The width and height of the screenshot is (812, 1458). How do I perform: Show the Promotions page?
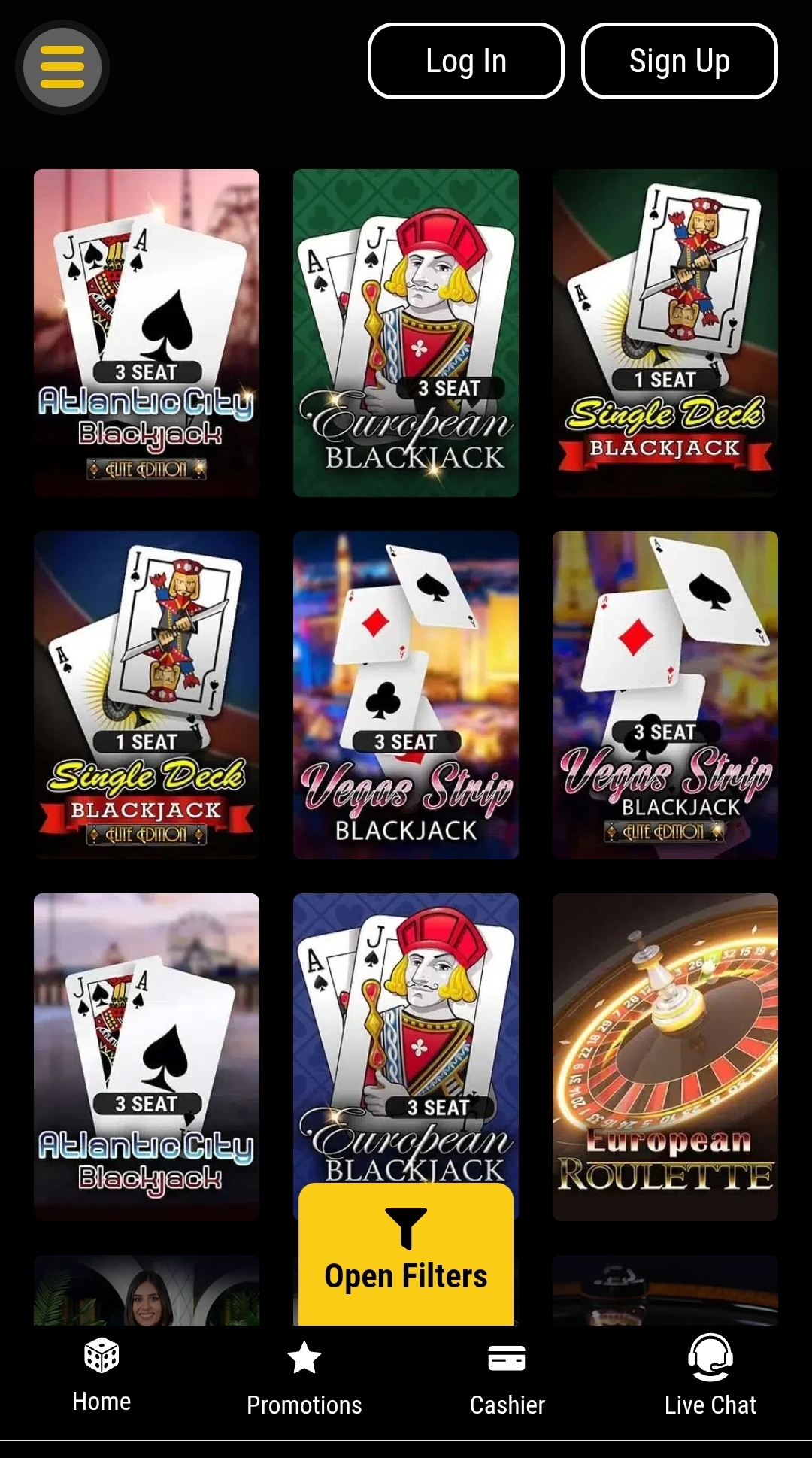pyautogui.click(x=304, y=1378)
